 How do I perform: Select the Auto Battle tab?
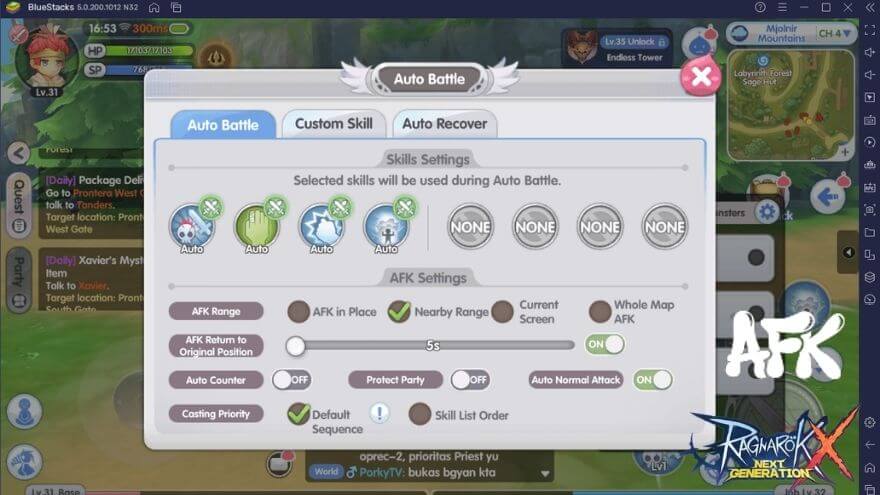[222, 125]
